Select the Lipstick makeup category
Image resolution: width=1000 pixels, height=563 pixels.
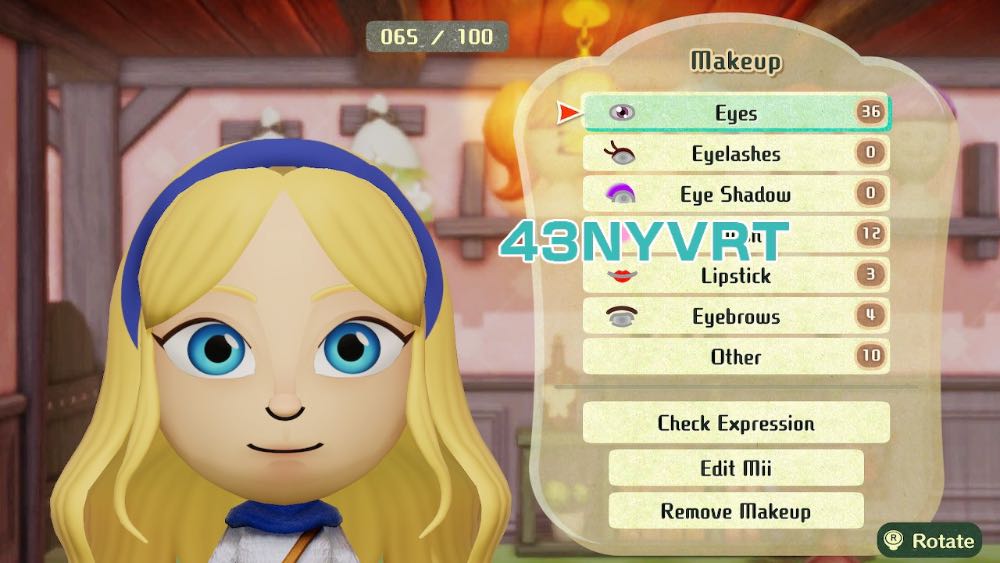(x=735, y=276)
